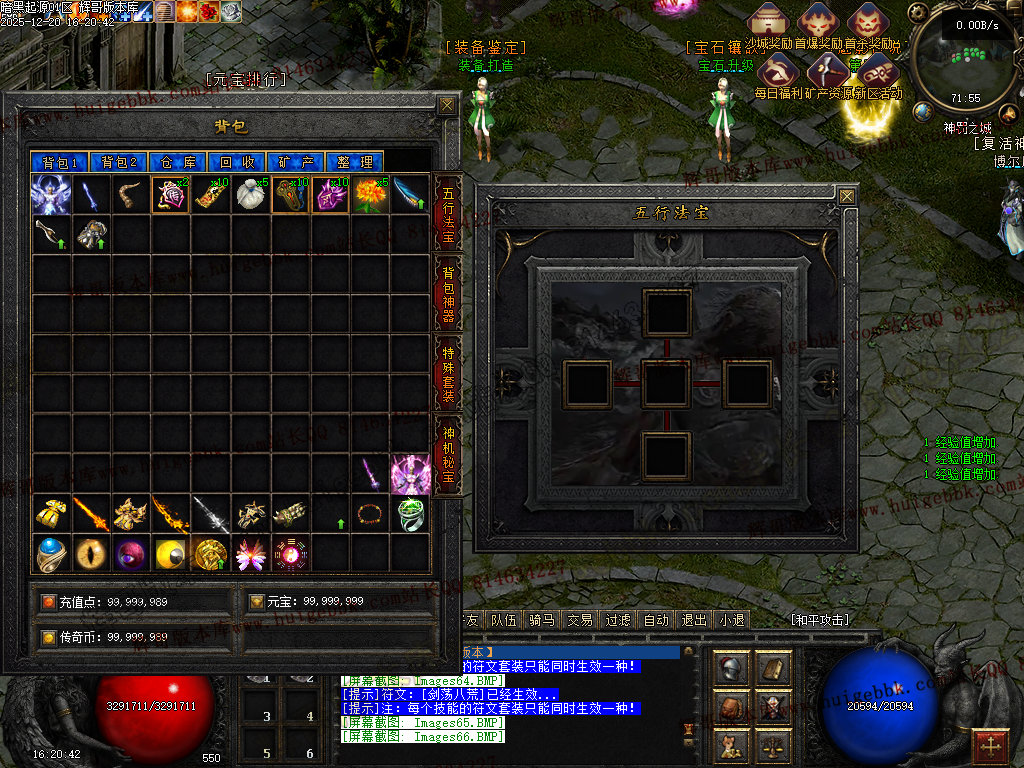This screenshot has width=1024, height=768.
Task: Click the 交易 trade button
Action: (x=579, y=620)
